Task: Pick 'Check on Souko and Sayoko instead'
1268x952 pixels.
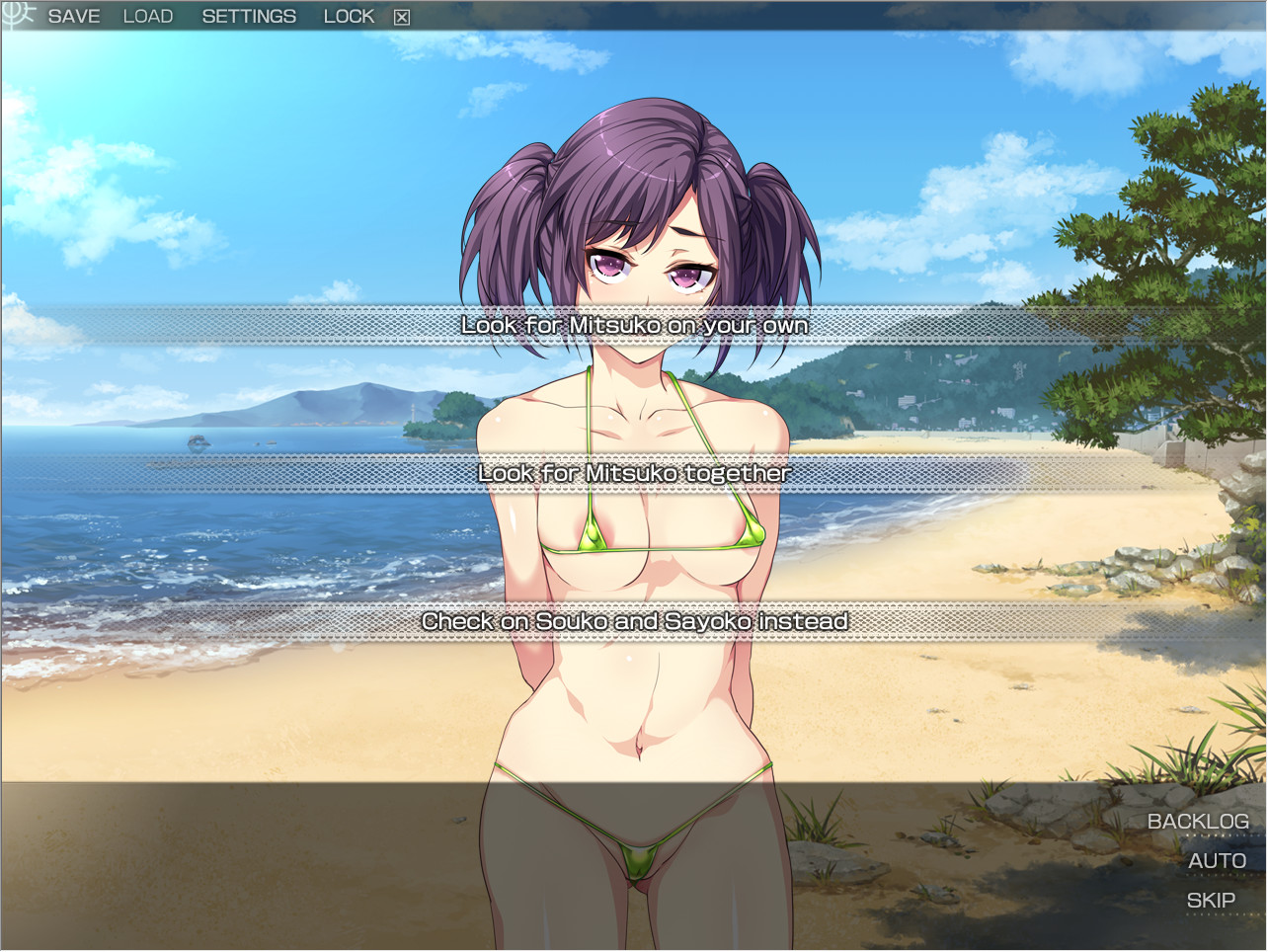Action: click(x=635, y=622)
